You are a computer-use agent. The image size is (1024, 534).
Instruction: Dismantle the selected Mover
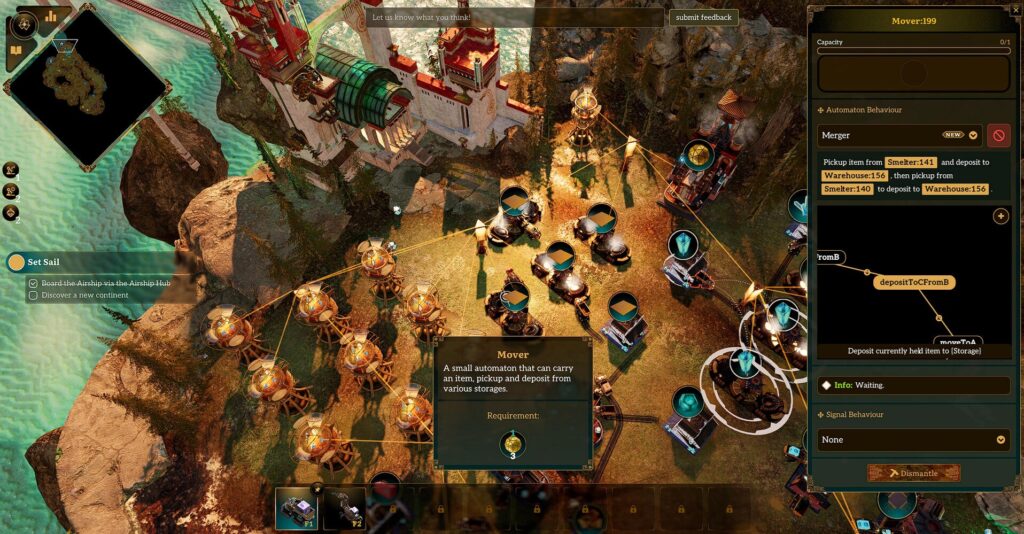click(x=913, y=473)
